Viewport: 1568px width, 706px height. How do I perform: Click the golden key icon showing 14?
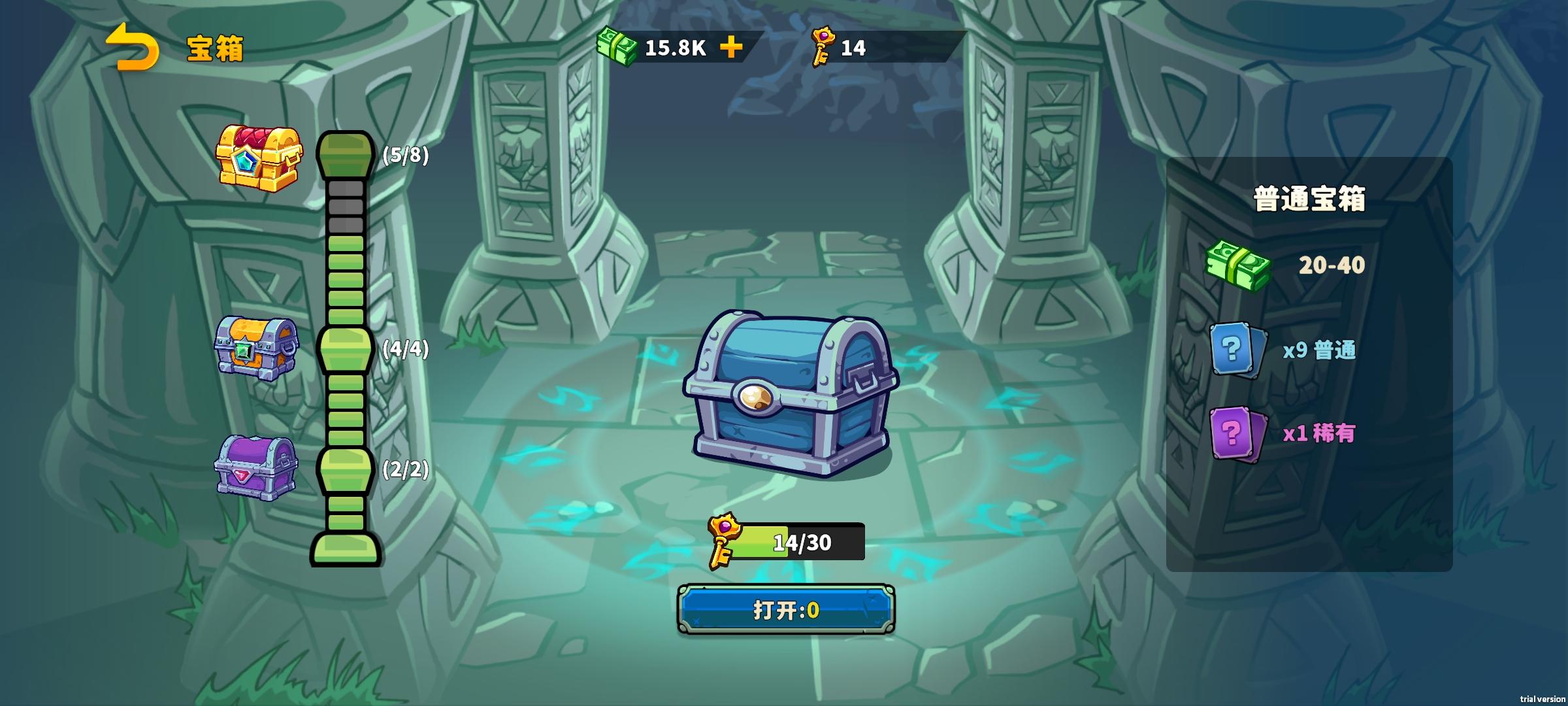pos(825,47)
